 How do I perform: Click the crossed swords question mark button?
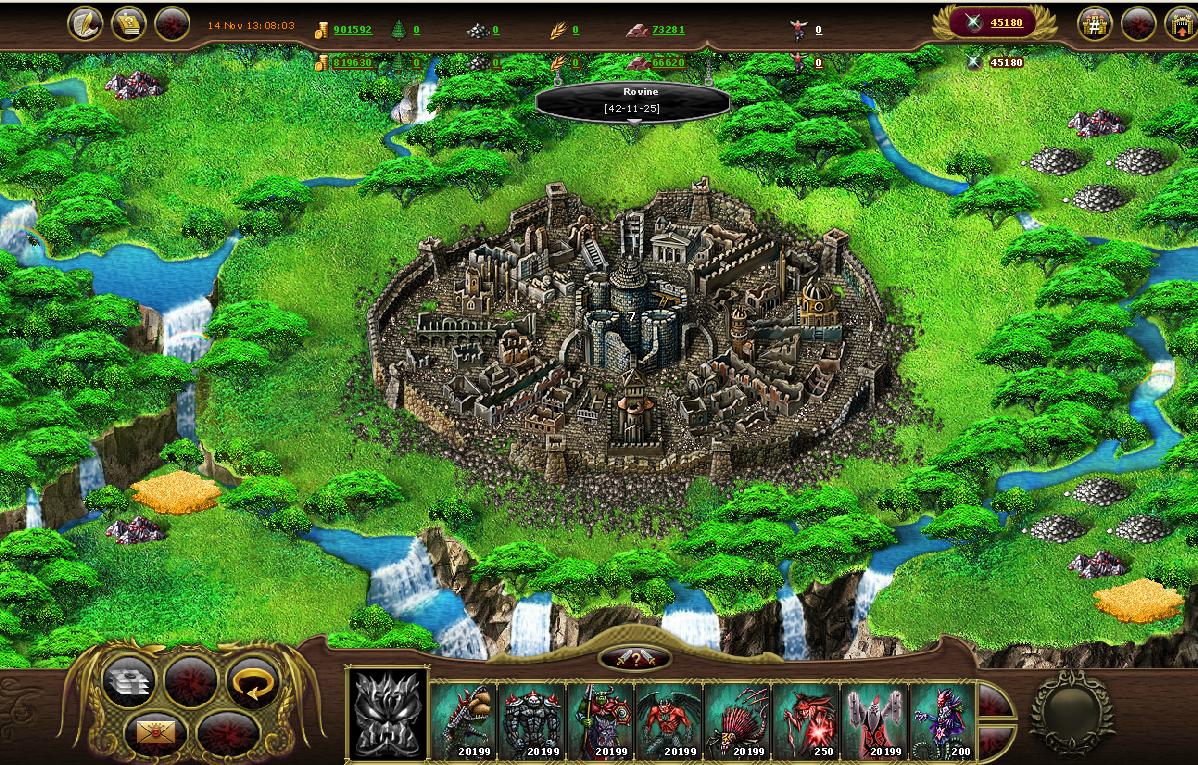pos(634,658)
